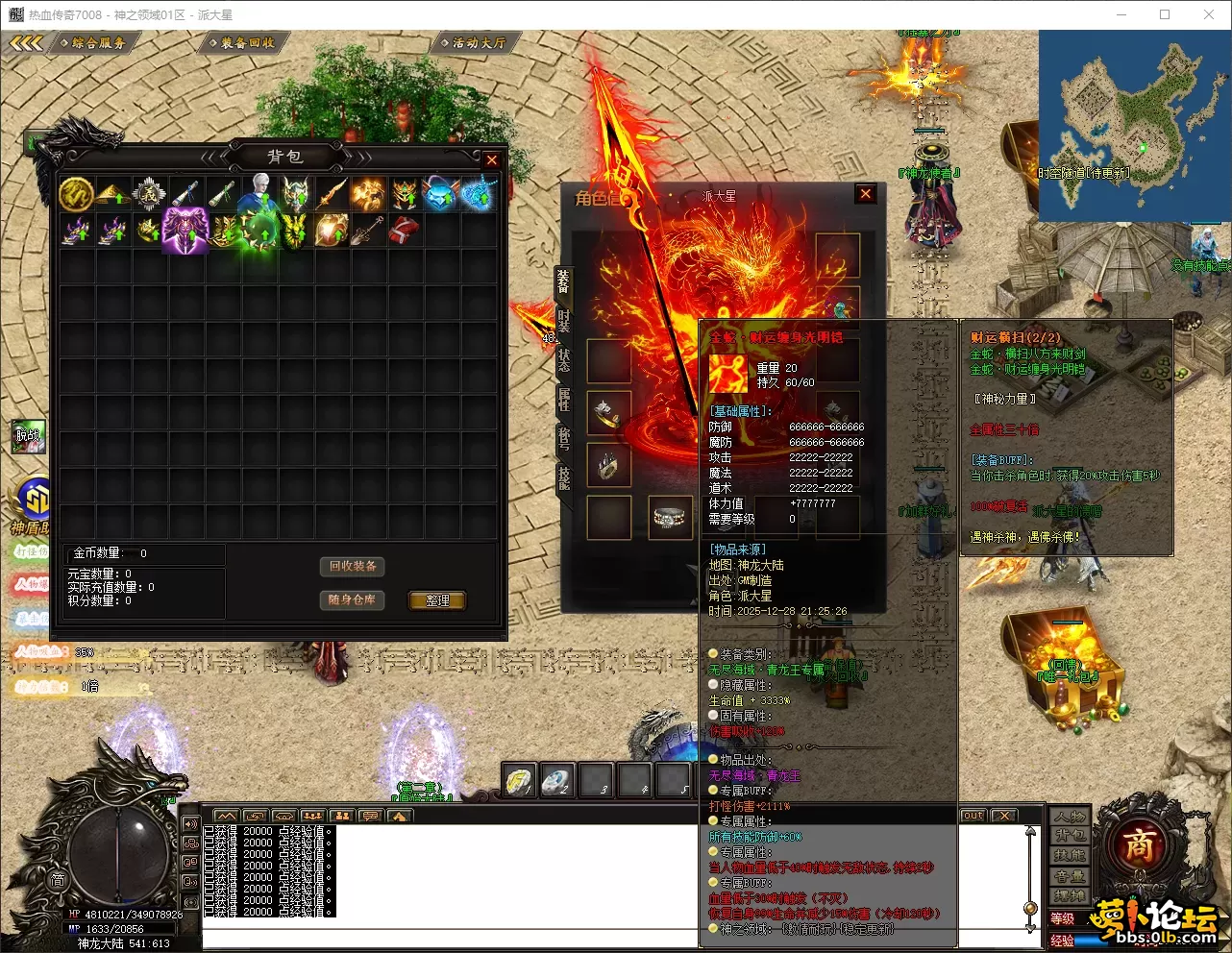Open the 技能 skills tab
Viewport: 1232px width, 953px height.
(x=564, y=477)
